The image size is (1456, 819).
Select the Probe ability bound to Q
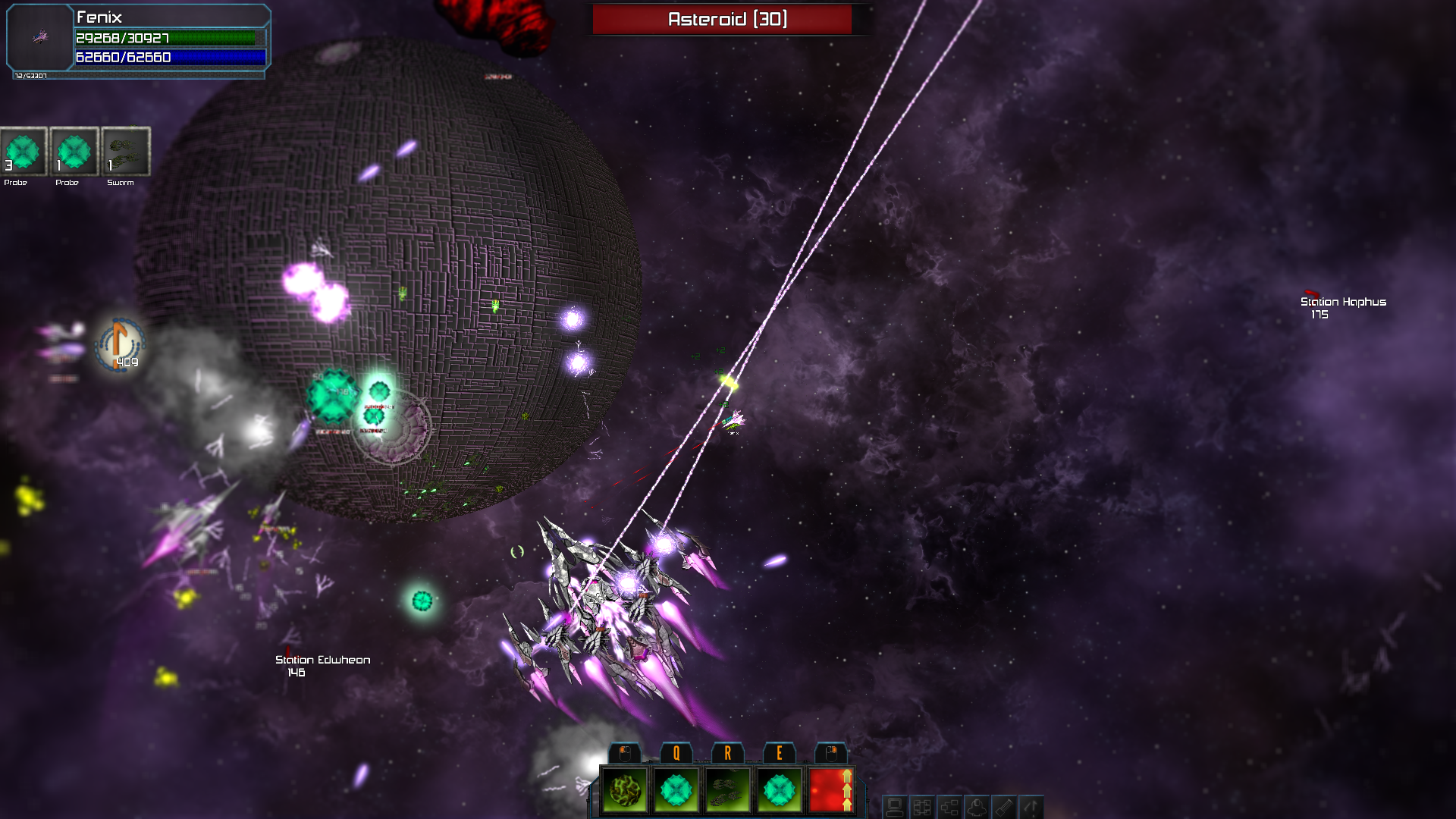676,791
